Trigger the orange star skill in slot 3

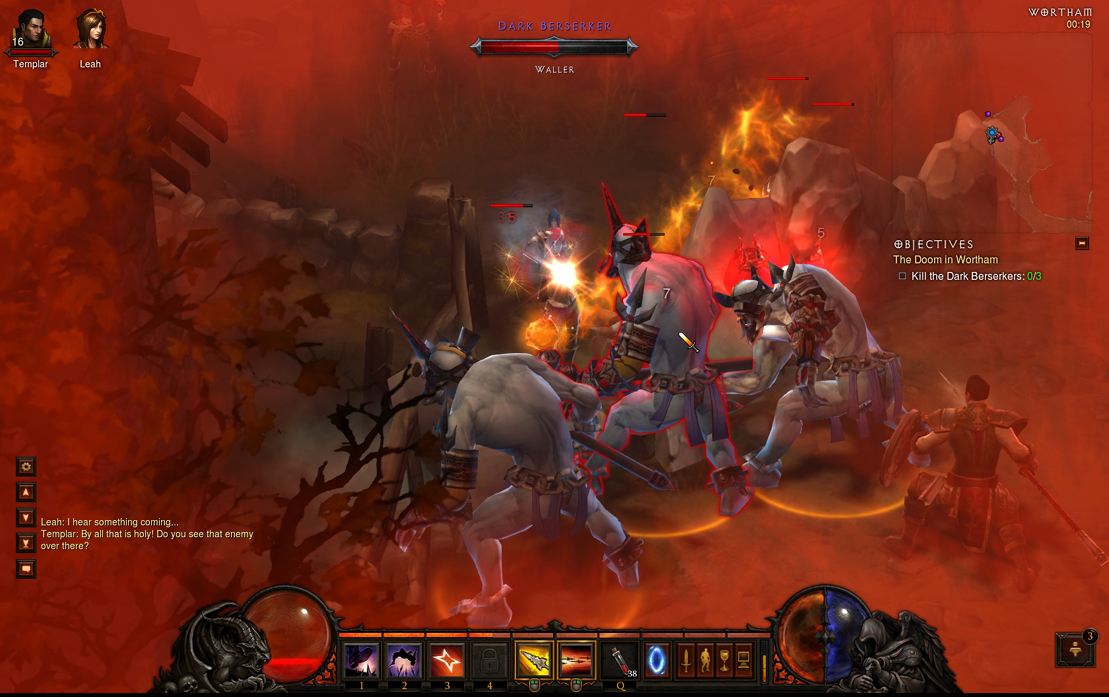pos(447,661)
